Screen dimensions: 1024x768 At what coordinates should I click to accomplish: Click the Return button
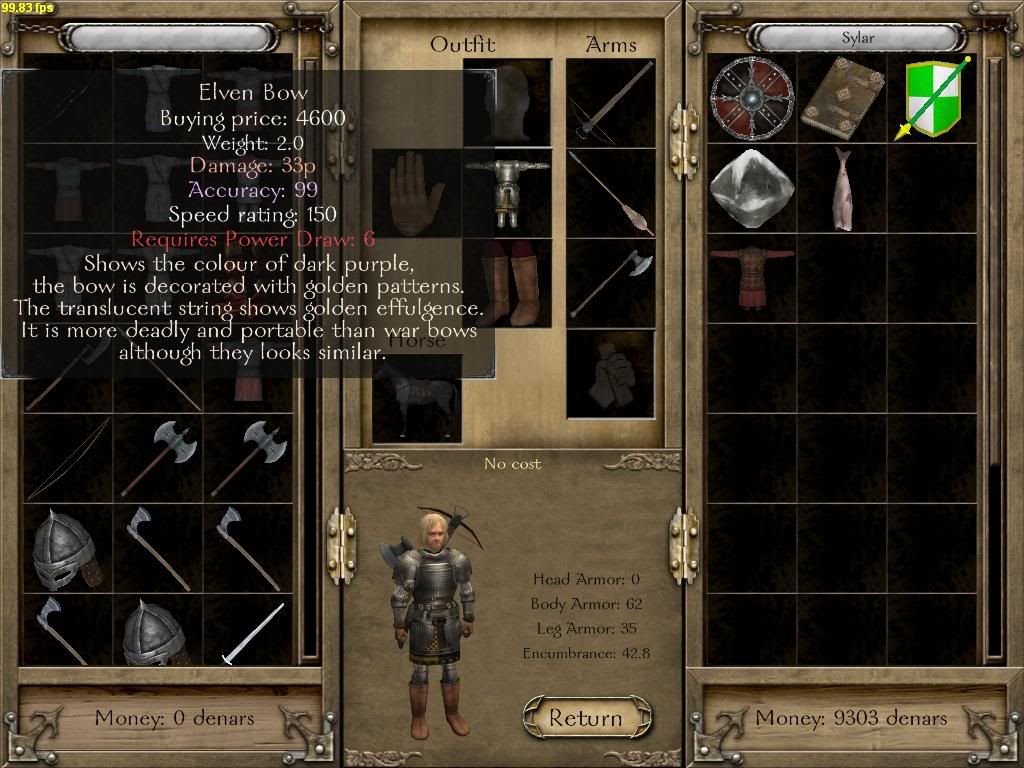[586, 717]
